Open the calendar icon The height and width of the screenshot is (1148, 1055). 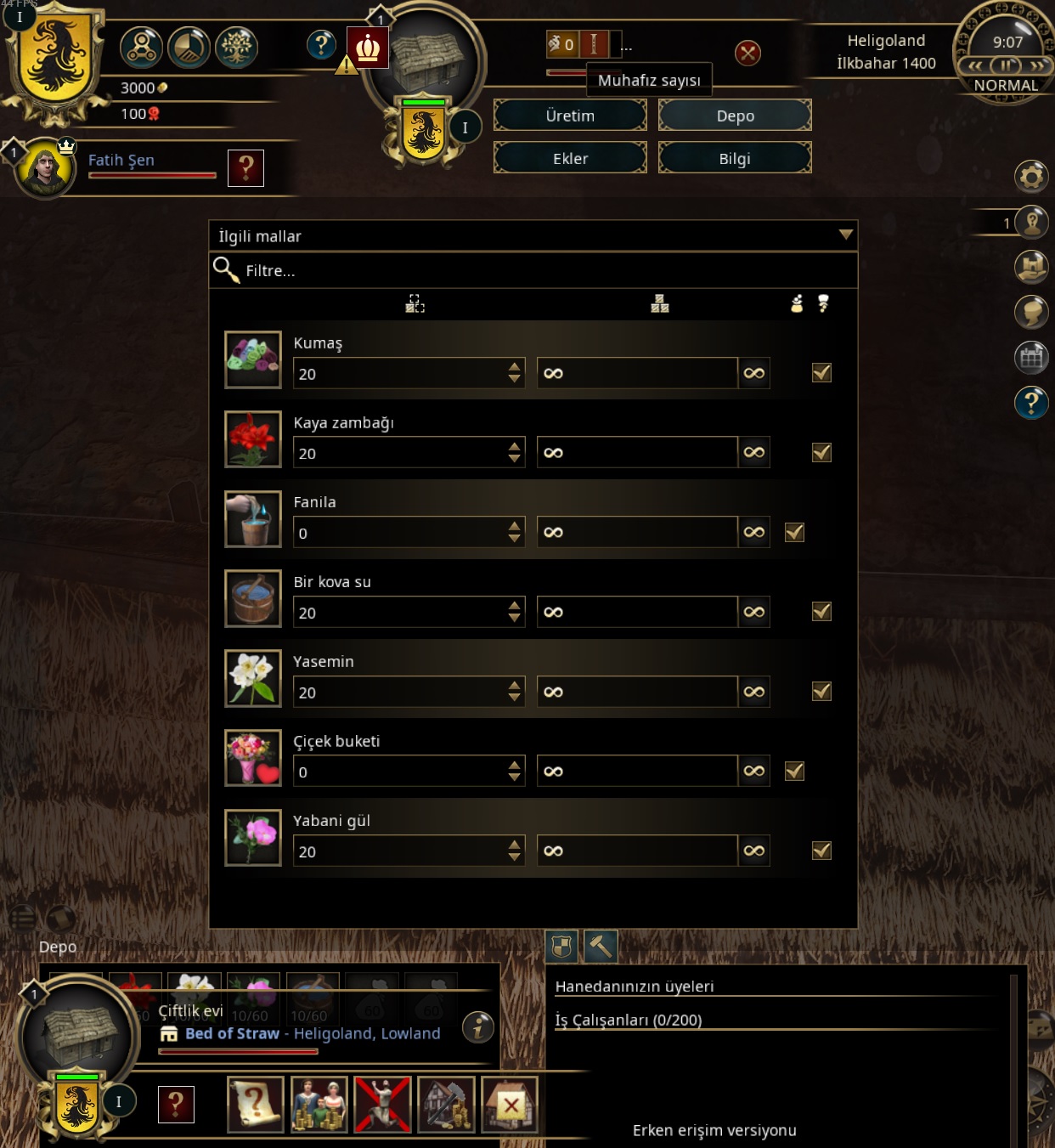point(1031,358)
